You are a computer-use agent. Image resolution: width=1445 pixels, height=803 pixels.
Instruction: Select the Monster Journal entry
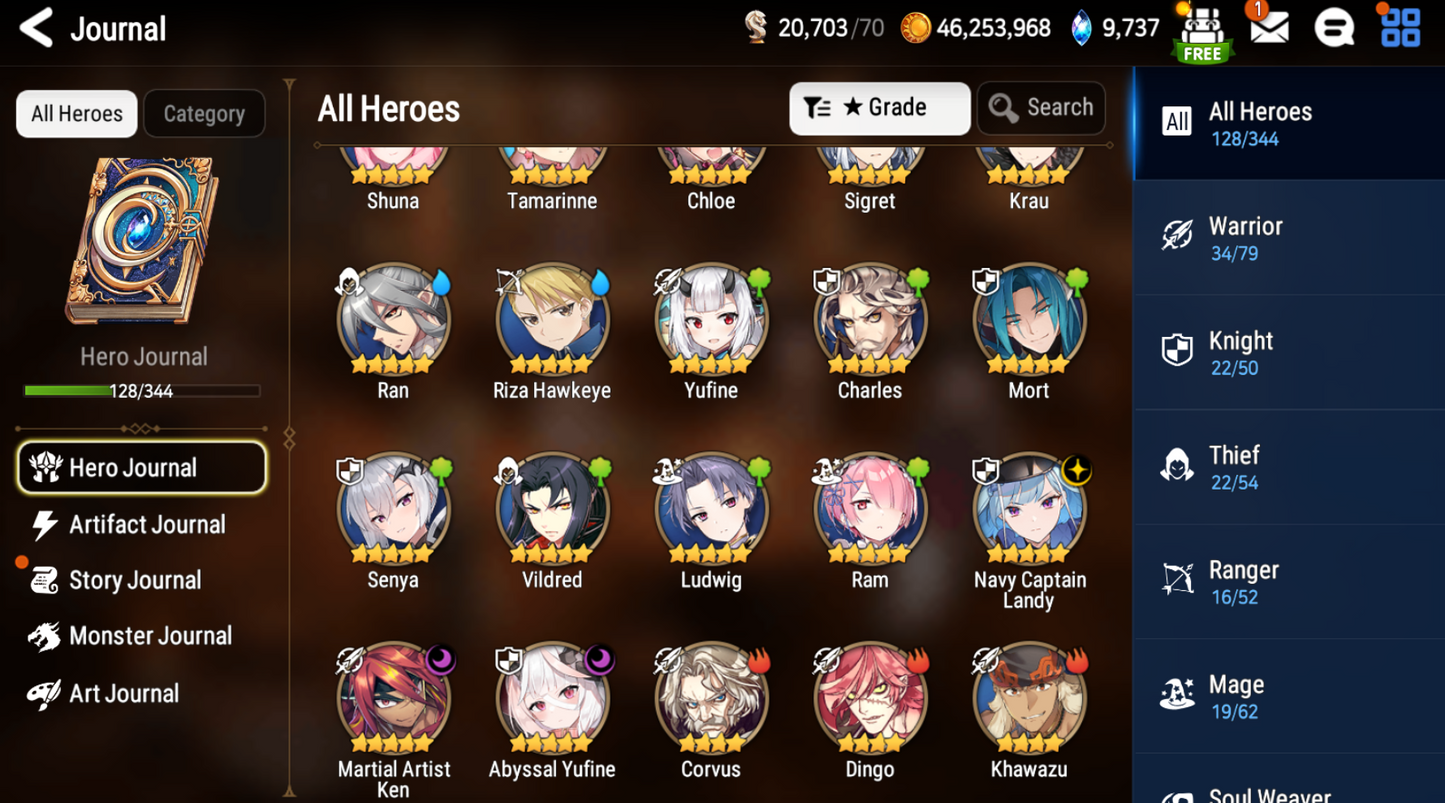150,636
